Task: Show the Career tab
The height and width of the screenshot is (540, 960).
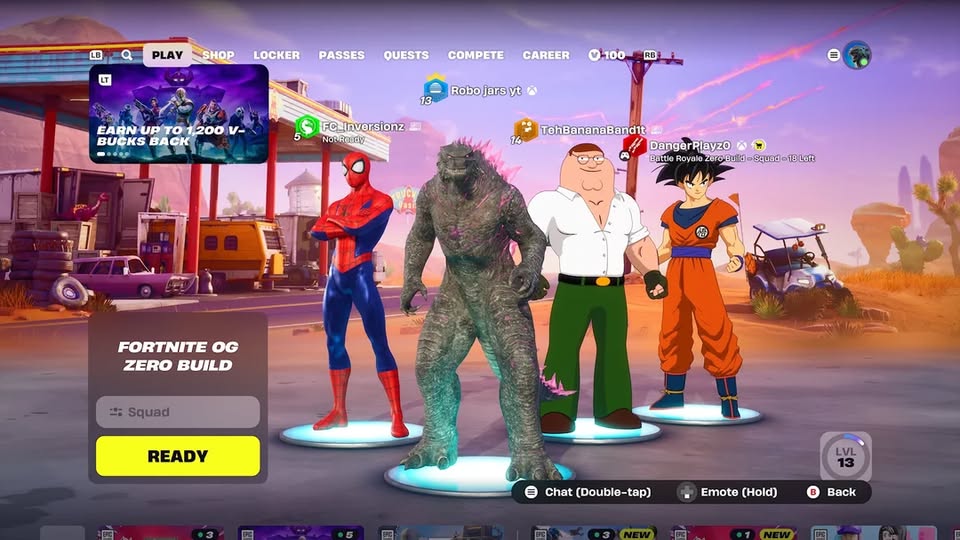Action: tap(546, 55)
